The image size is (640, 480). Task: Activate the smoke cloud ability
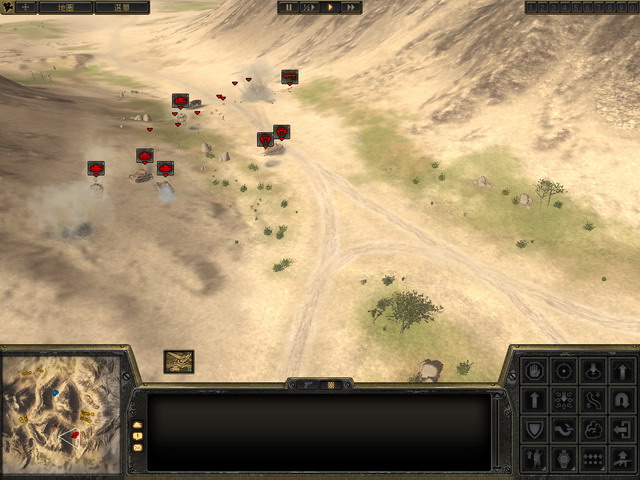(x=594, y=430)
